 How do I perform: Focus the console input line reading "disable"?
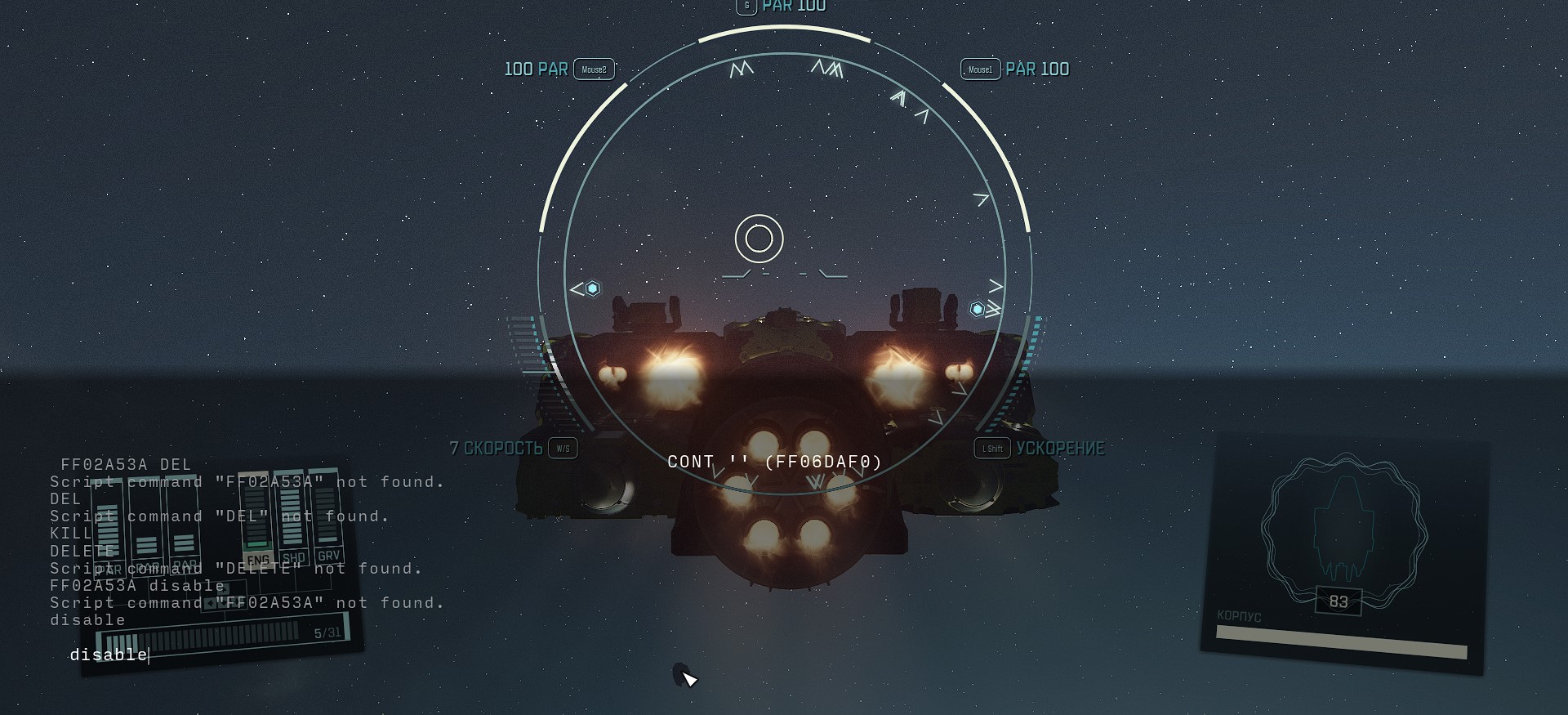109,655
